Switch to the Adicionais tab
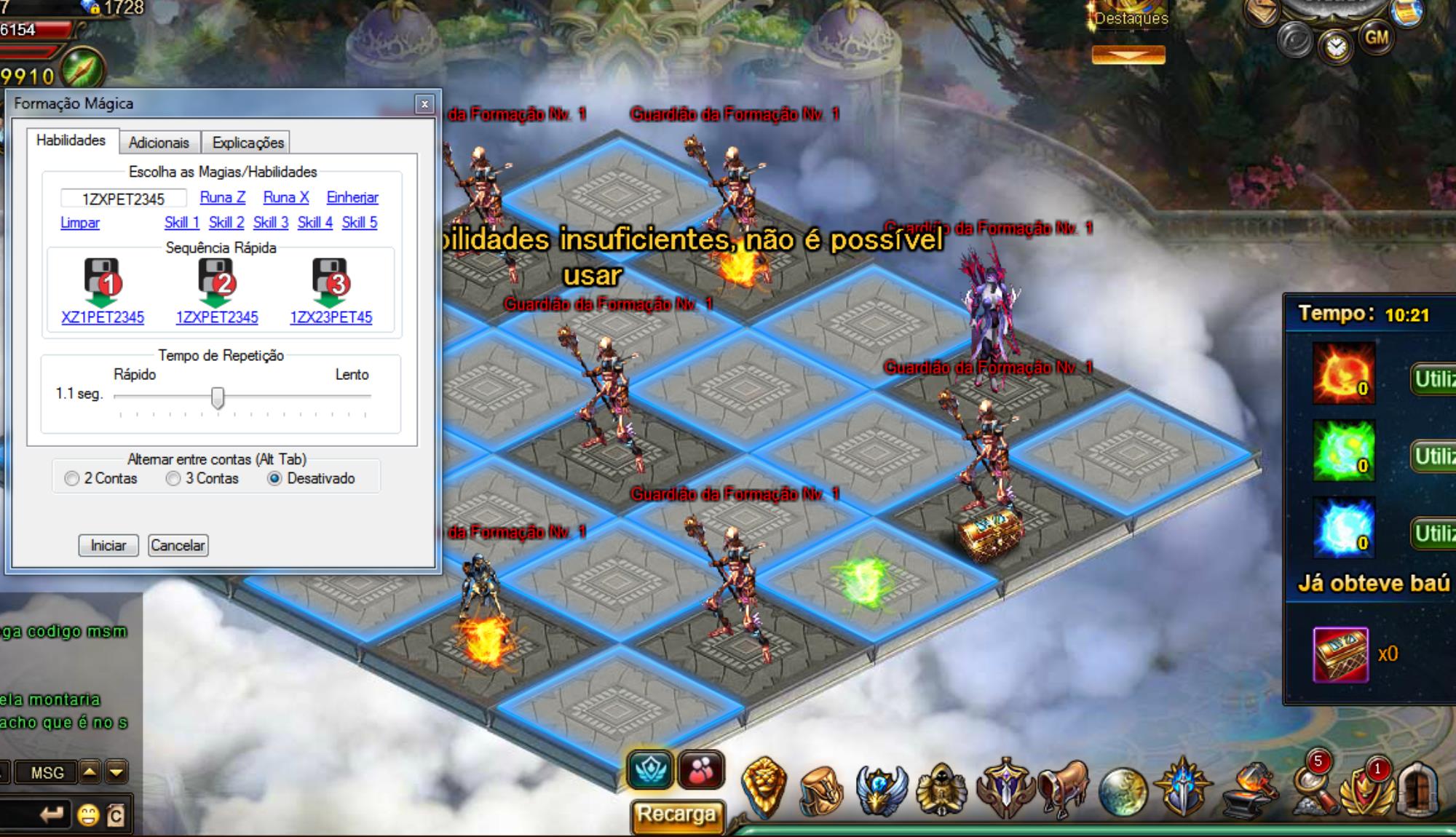 click(159, 143)
